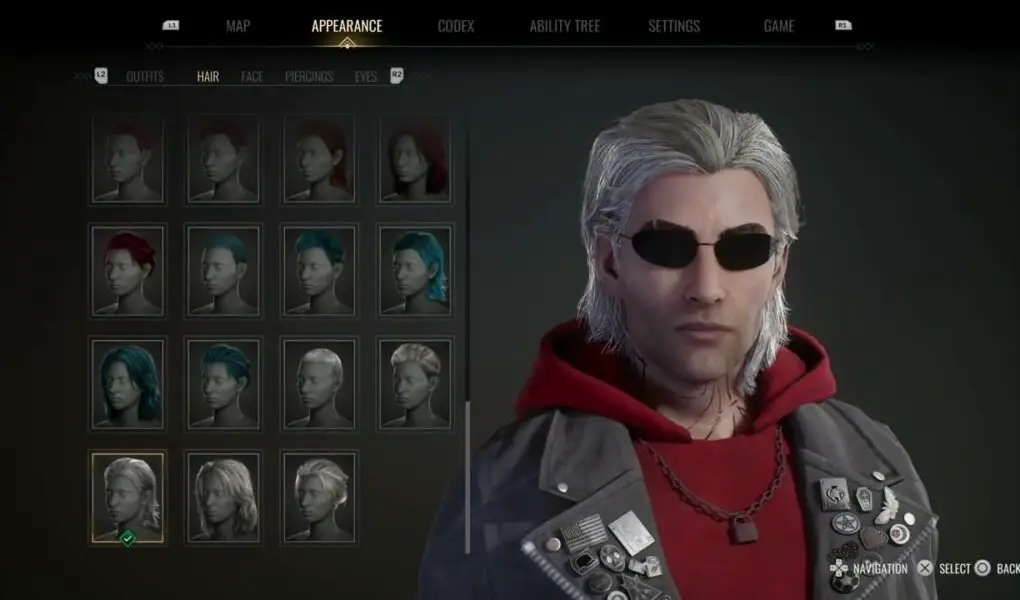
Task: Choose the Eyes category
Action: coord(366,76)
